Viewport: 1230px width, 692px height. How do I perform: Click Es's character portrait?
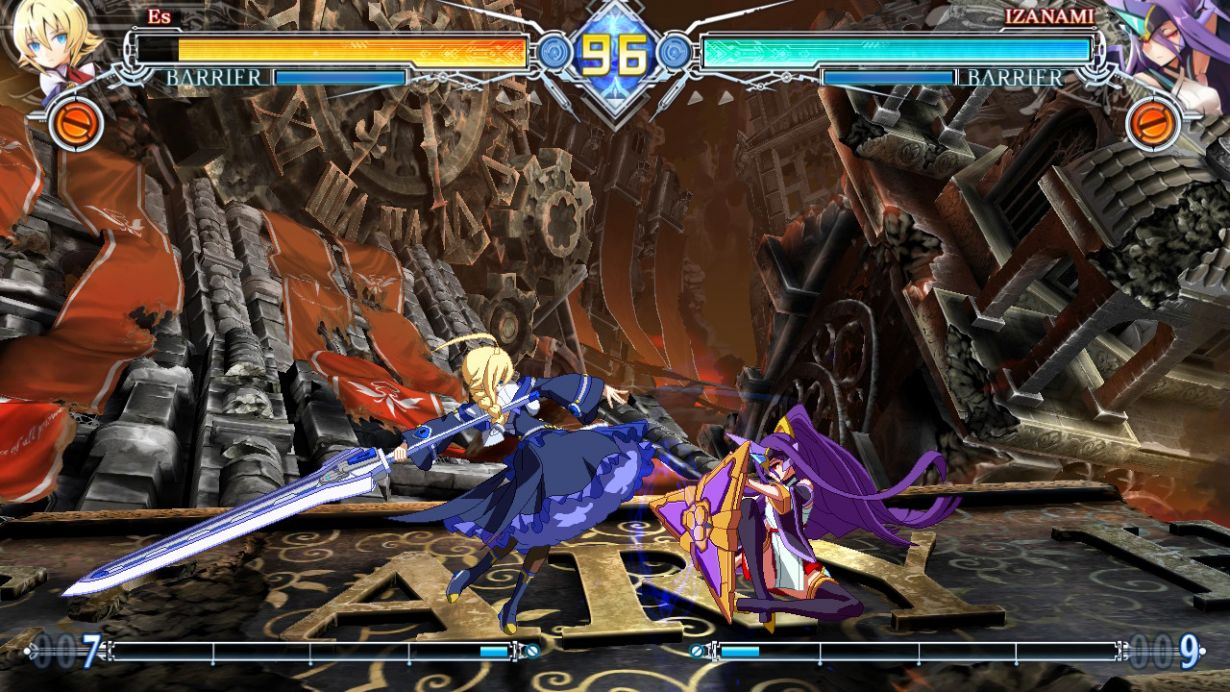[x=55, y=42]
